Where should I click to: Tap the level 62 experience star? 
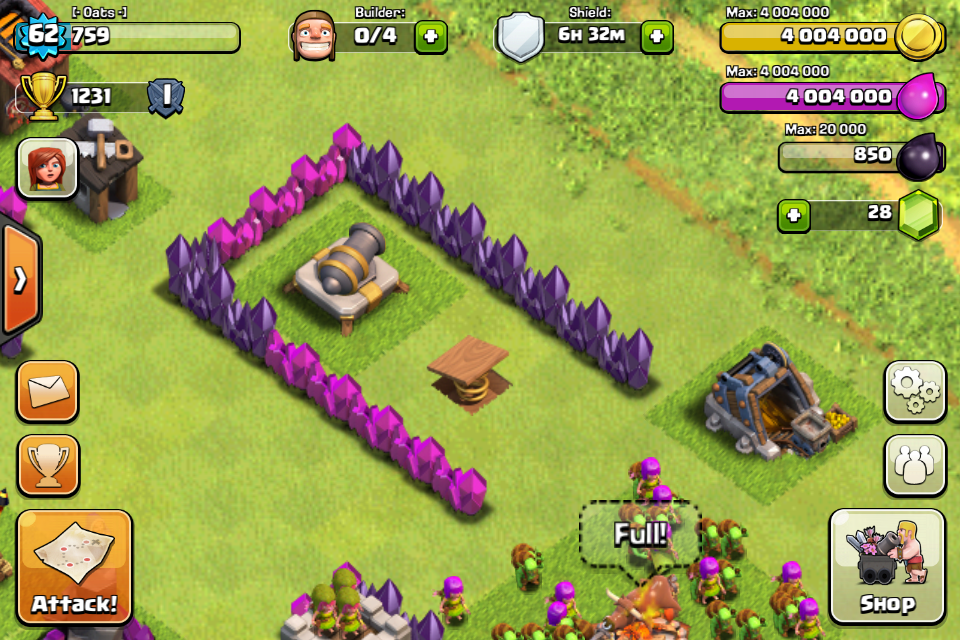43,37
